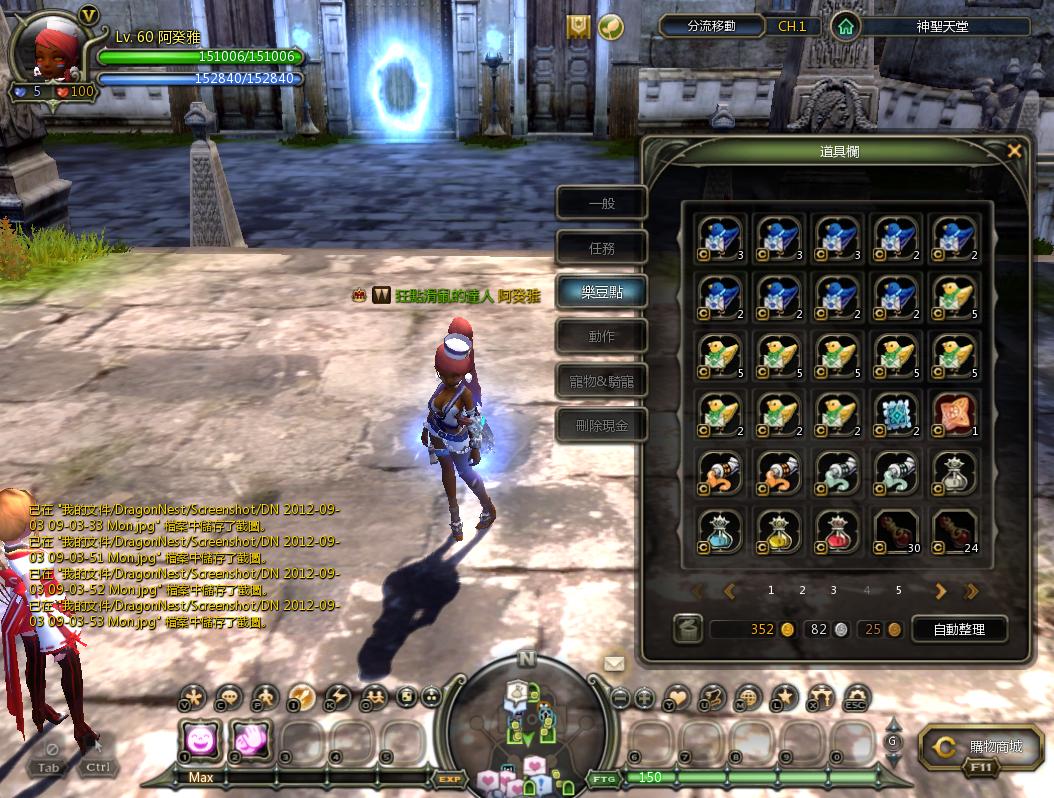Click the 自動整理 auto-sort button
The height and width of the screenshot is (798, 1054).
pyautogui.click(x=958, y=629)
